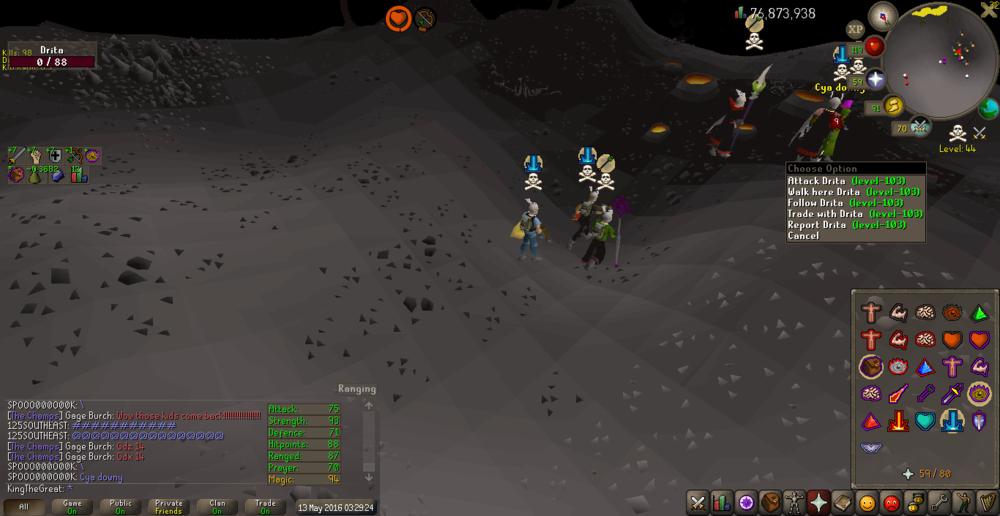The height and width of the screenshot is (516, 1000).
Task: Open the combat options crossed-swords tab
Action: pos(698,502)
